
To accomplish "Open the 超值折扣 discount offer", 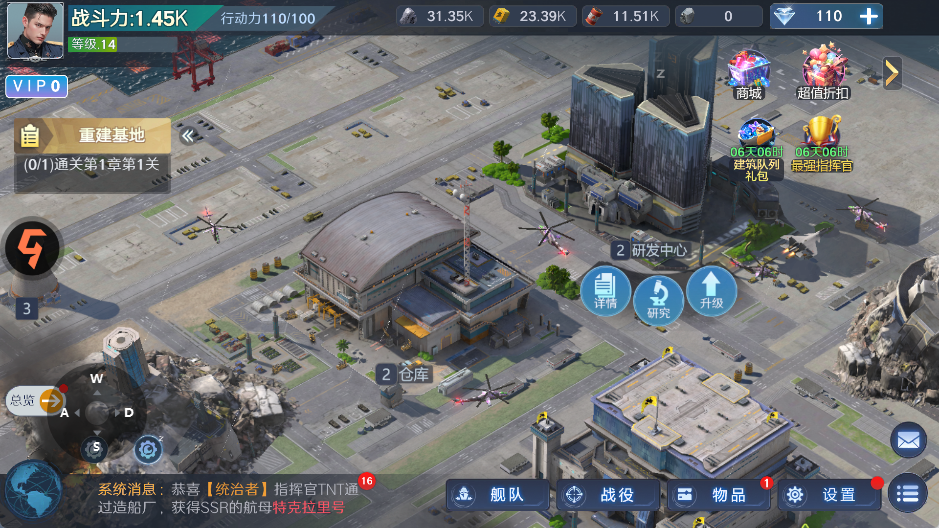I will coord(823,74).
